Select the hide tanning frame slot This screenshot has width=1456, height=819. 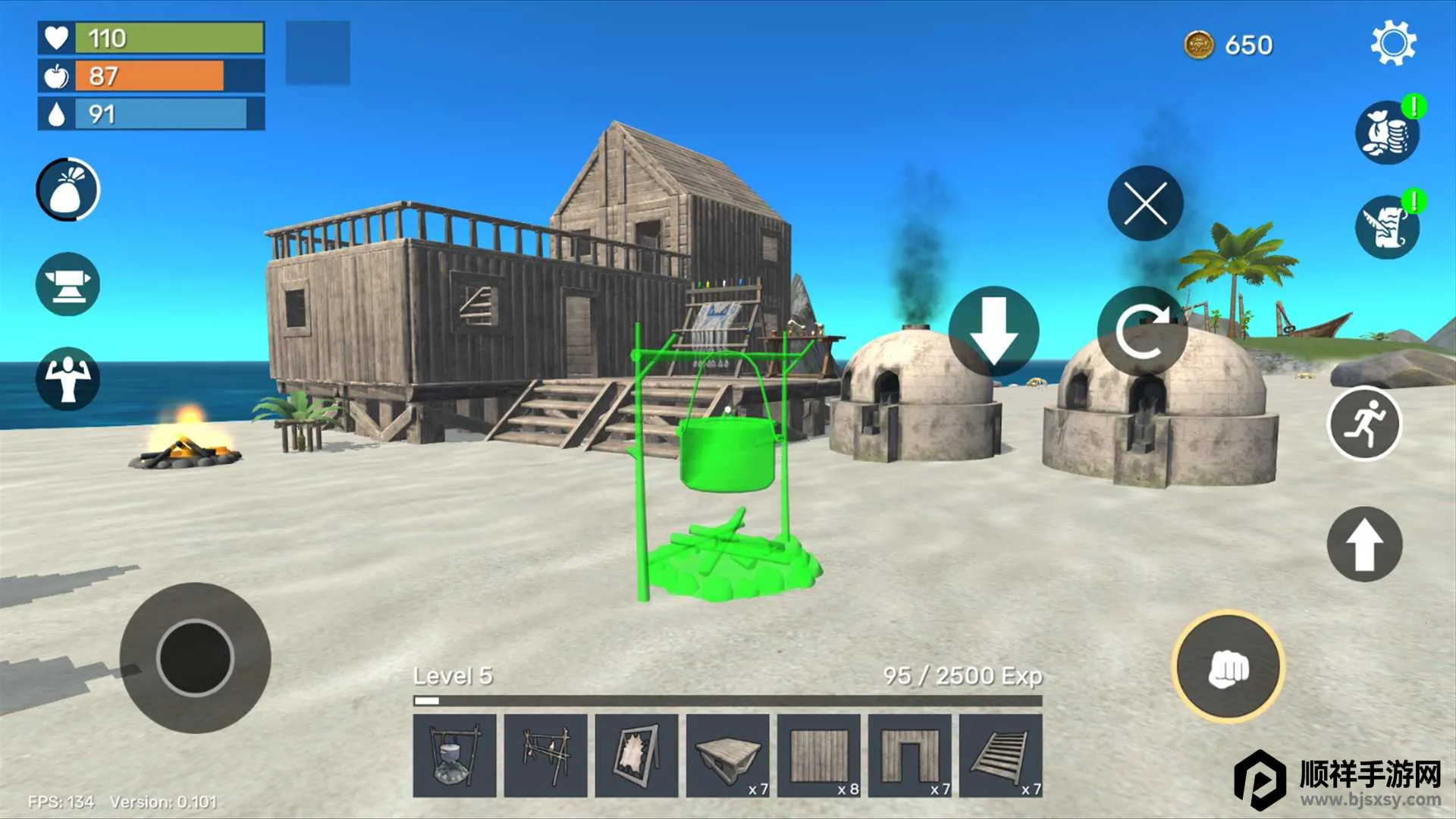[x=637, y=755]
